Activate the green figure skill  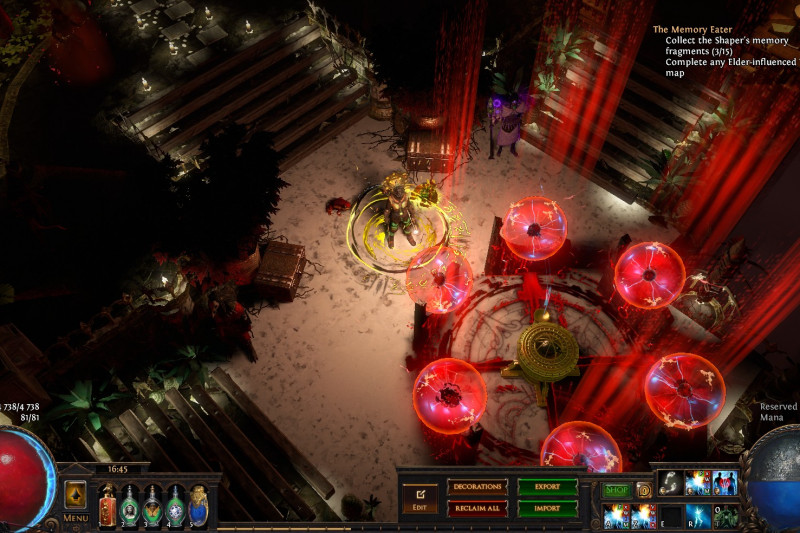click(725, 515)
